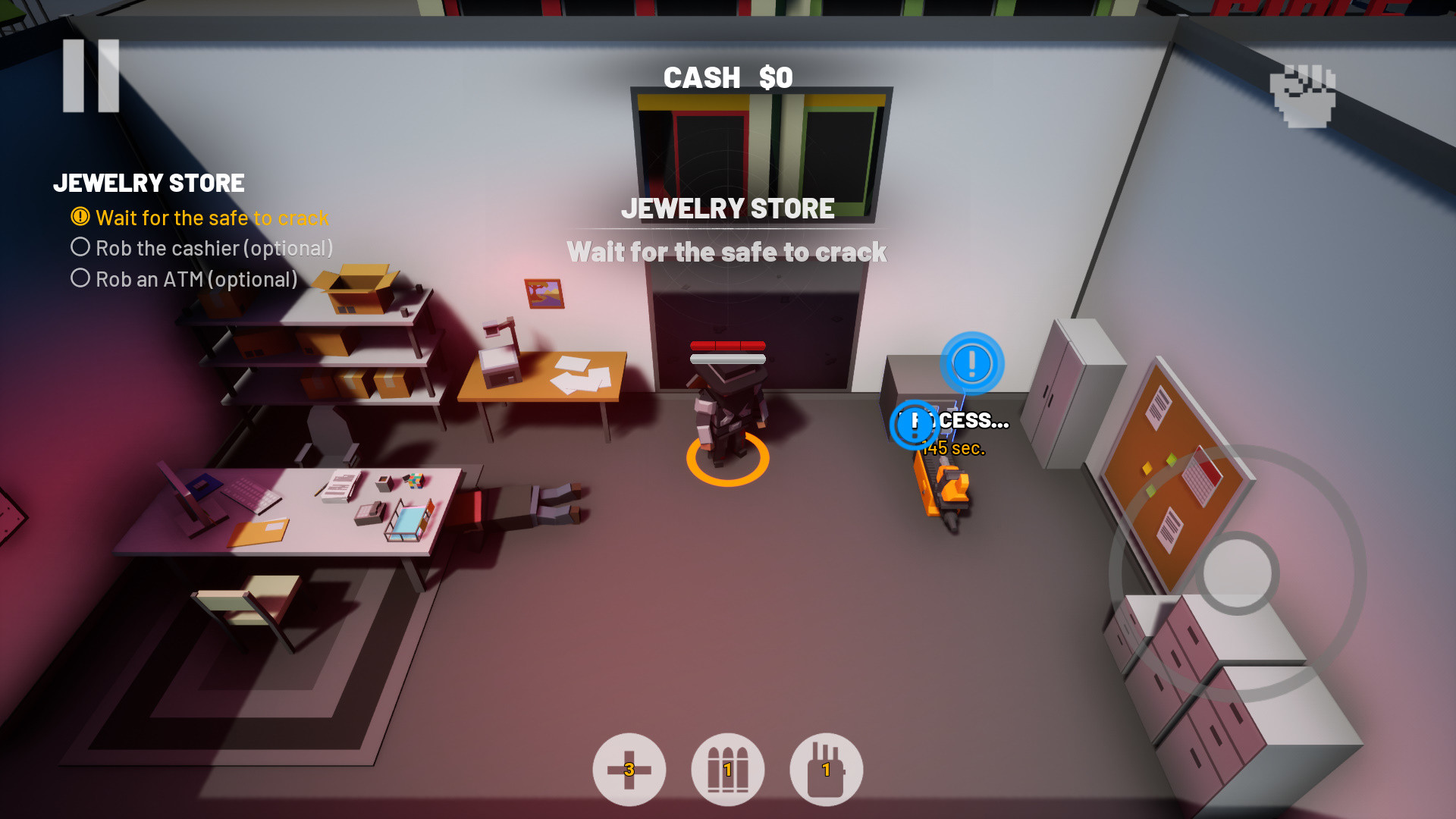Select the medkit item showing 3
1456x819 pixels.
(x=629, y=769)
